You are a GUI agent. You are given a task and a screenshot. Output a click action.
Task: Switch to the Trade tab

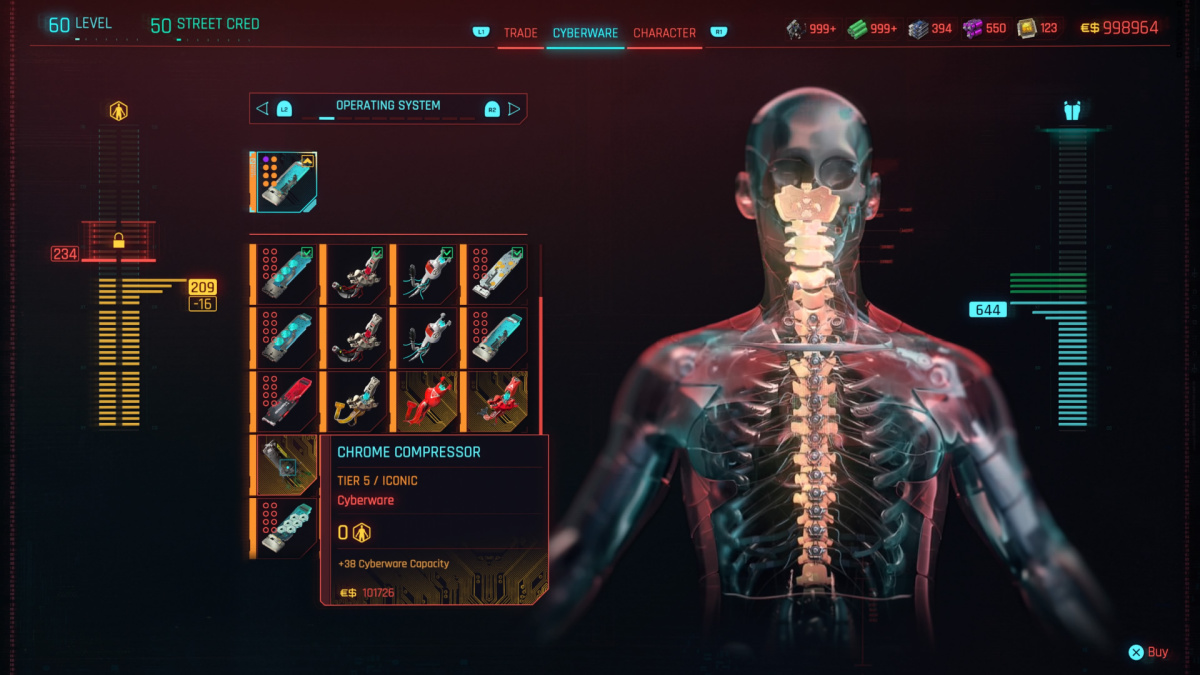pyautogui.click(x=520, y=33)
